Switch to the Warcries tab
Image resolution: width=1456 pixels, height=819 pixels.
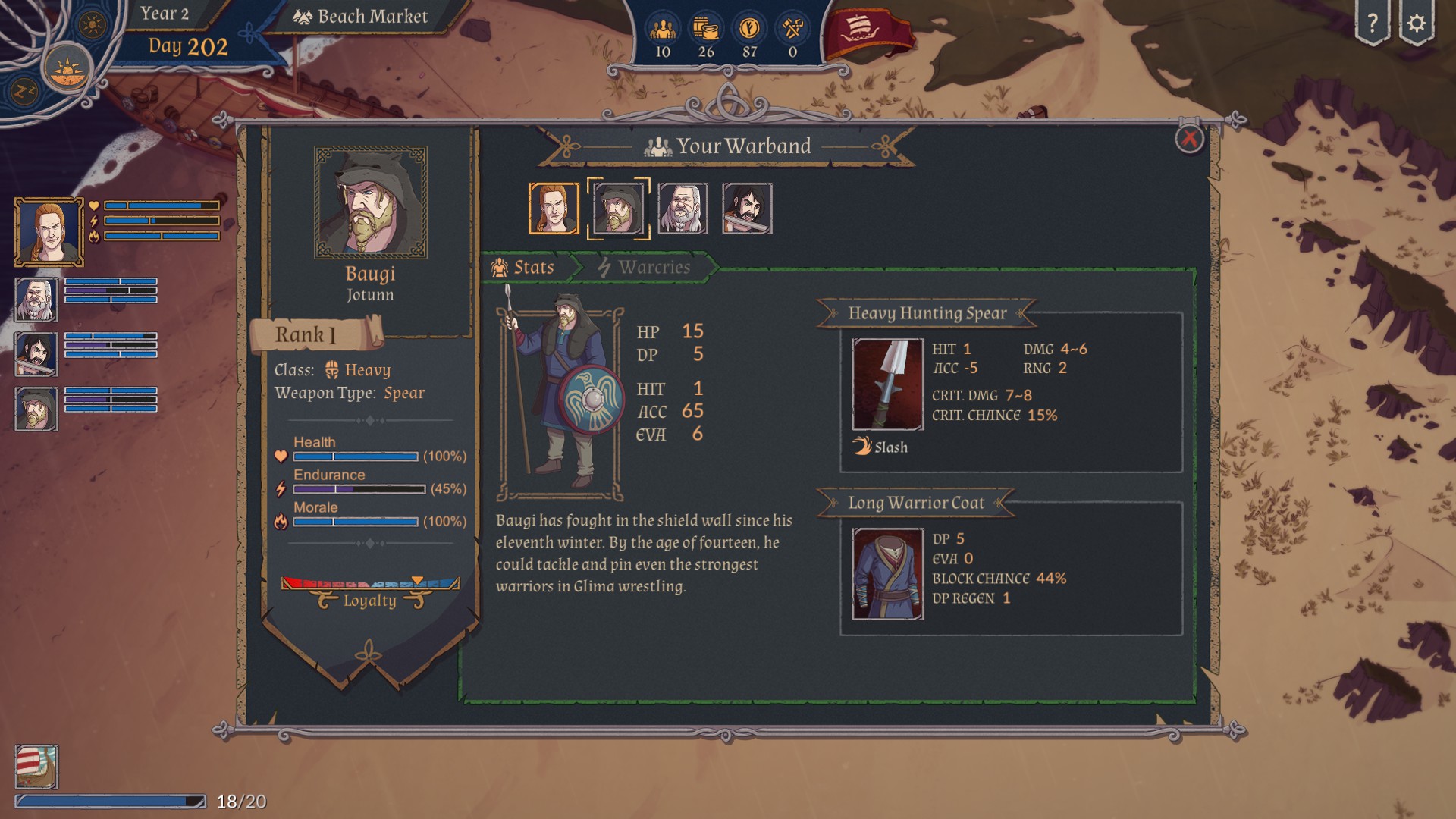tap(644, 267)
